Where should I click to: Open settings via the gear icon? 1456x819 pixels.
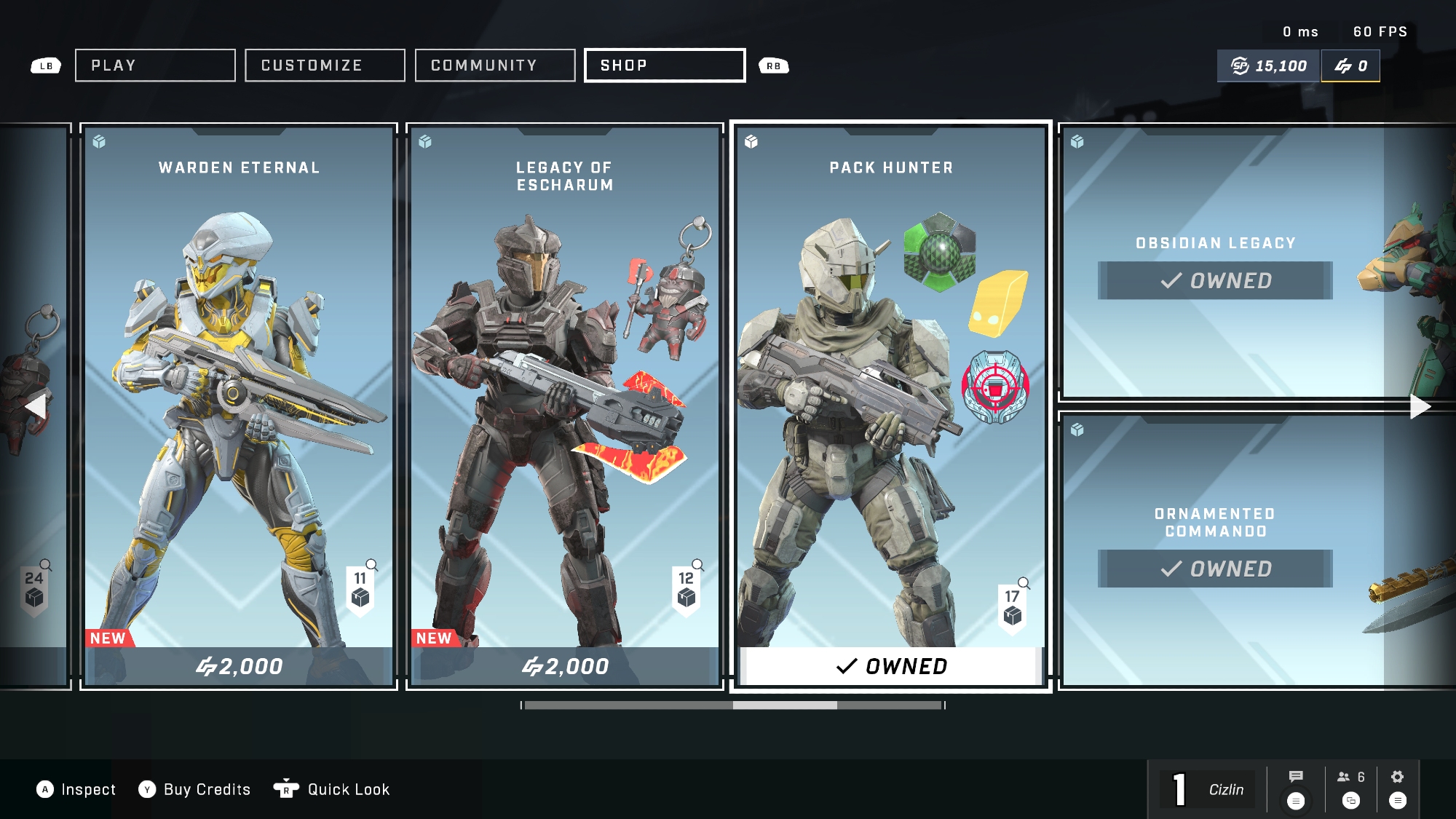tap(1398, 788)
